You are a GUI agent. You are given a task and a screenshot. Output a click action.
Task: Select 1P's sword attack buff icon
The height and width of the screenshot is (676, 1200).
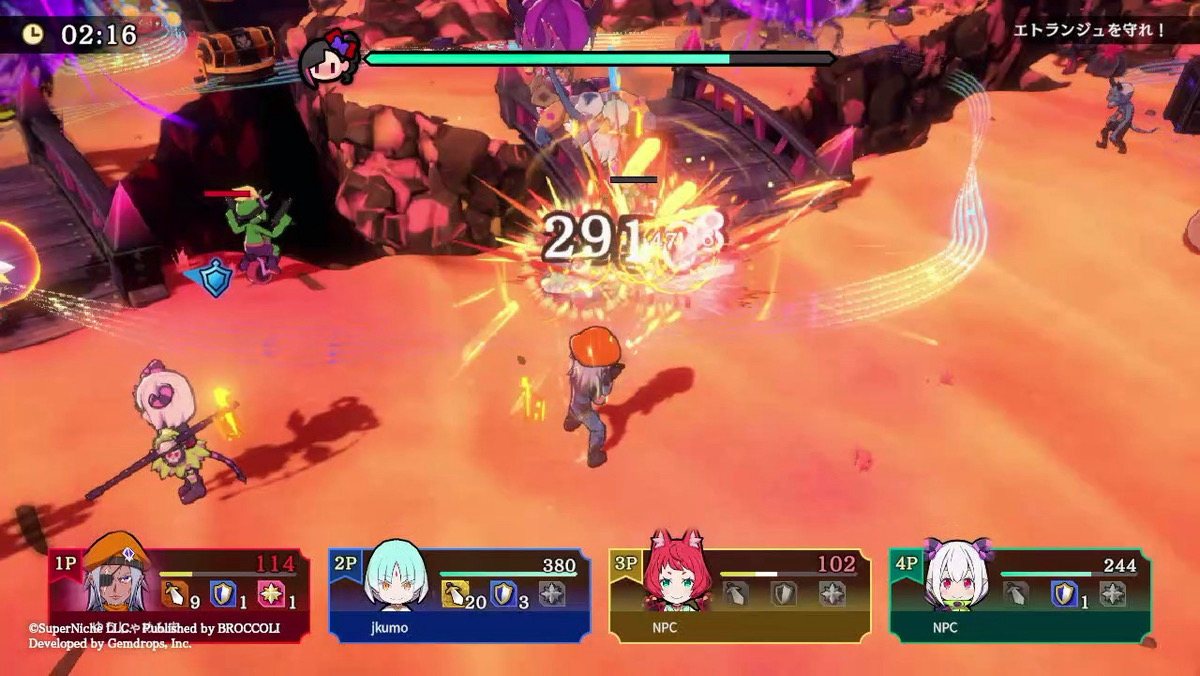click(175, 594)
